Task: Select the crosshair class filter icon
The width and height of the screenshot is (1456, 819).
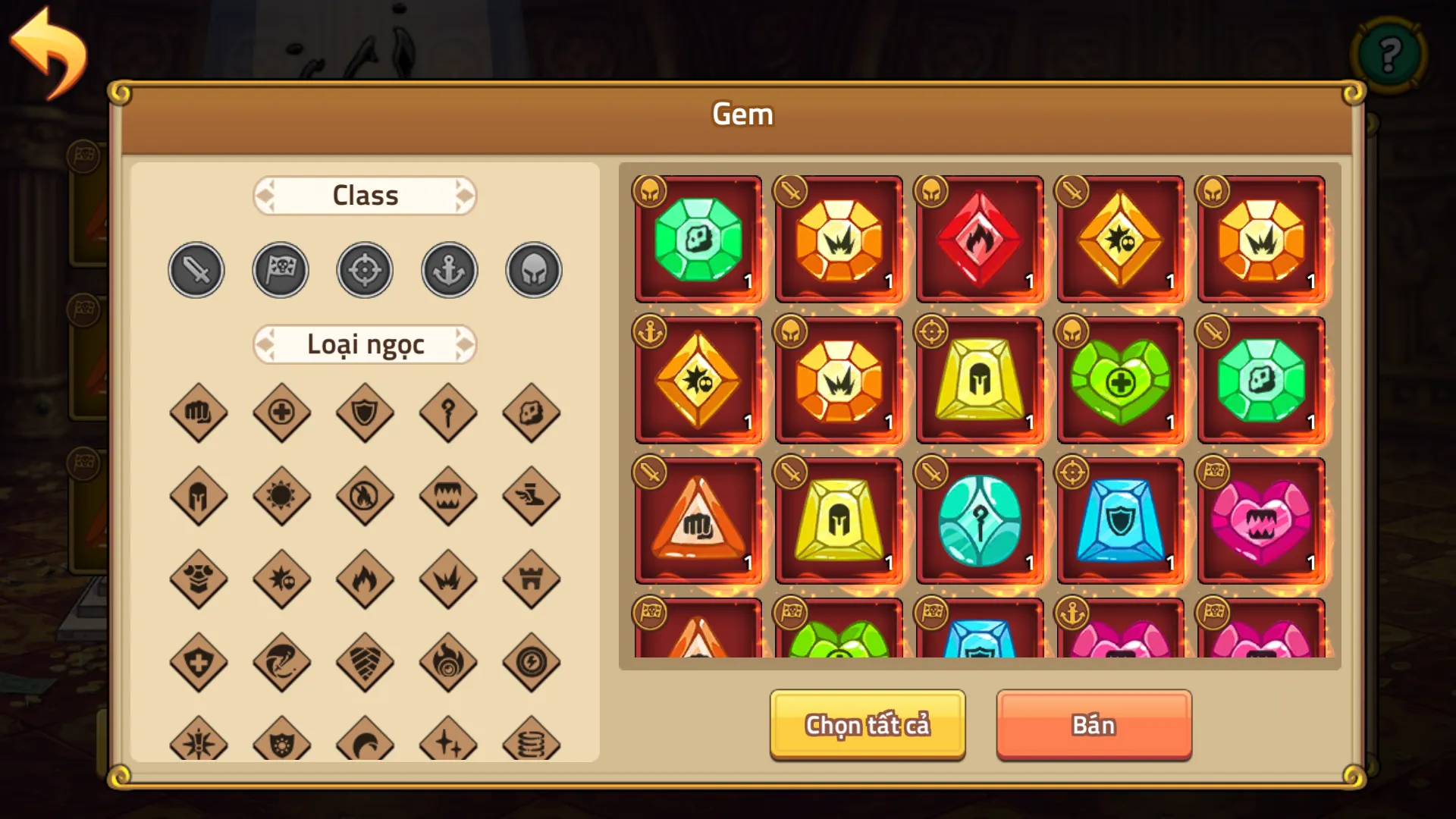Action: point(365,269)
